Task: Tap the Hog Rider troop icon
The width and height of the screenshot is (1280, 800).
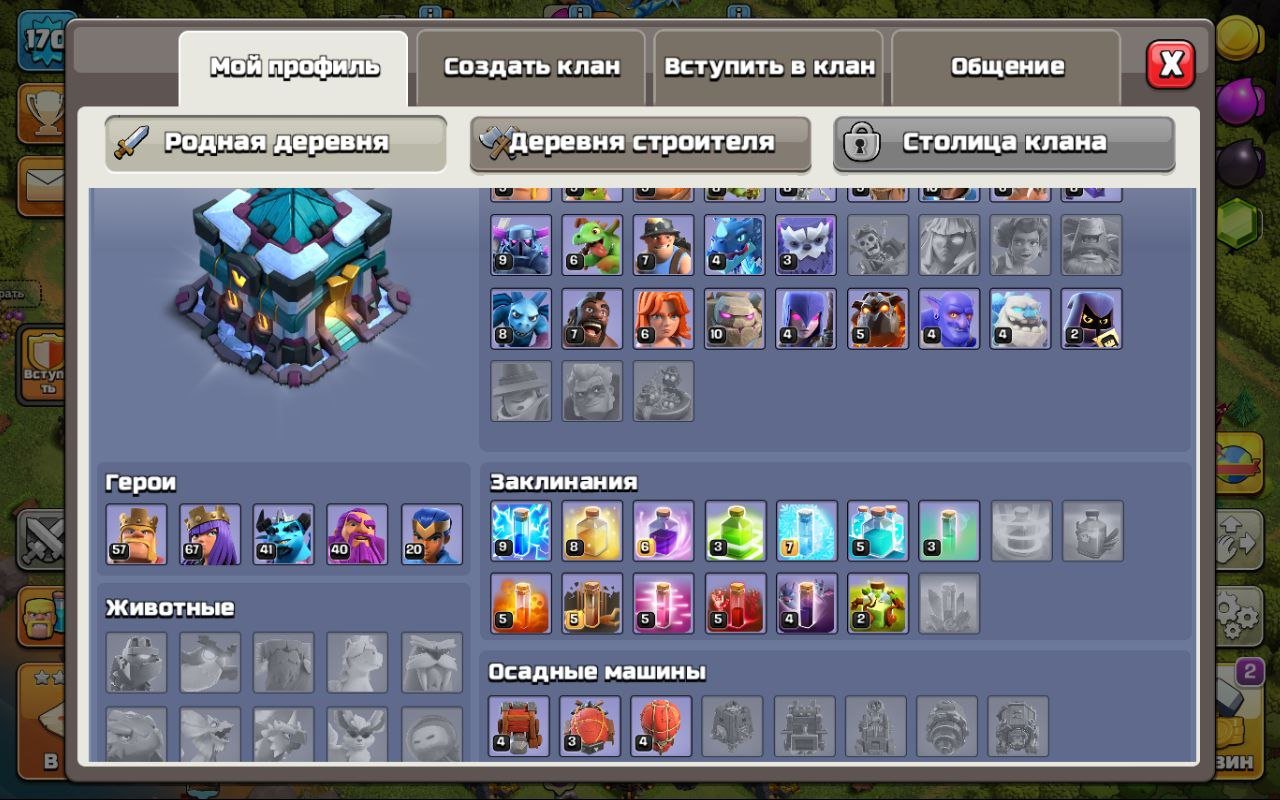Action: (x=591, y=318)
